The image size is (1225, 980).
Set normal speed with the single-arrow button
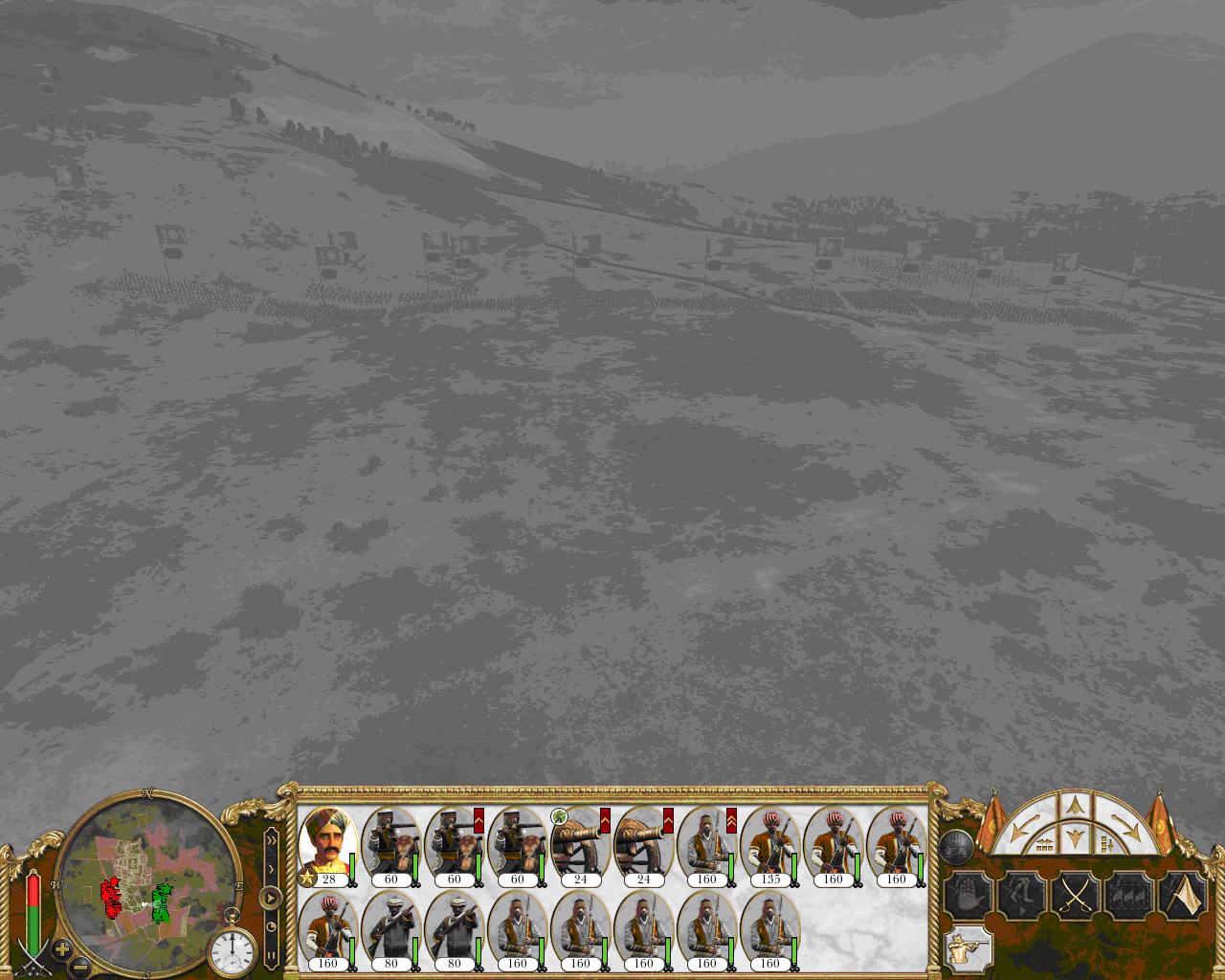[272, 869]
